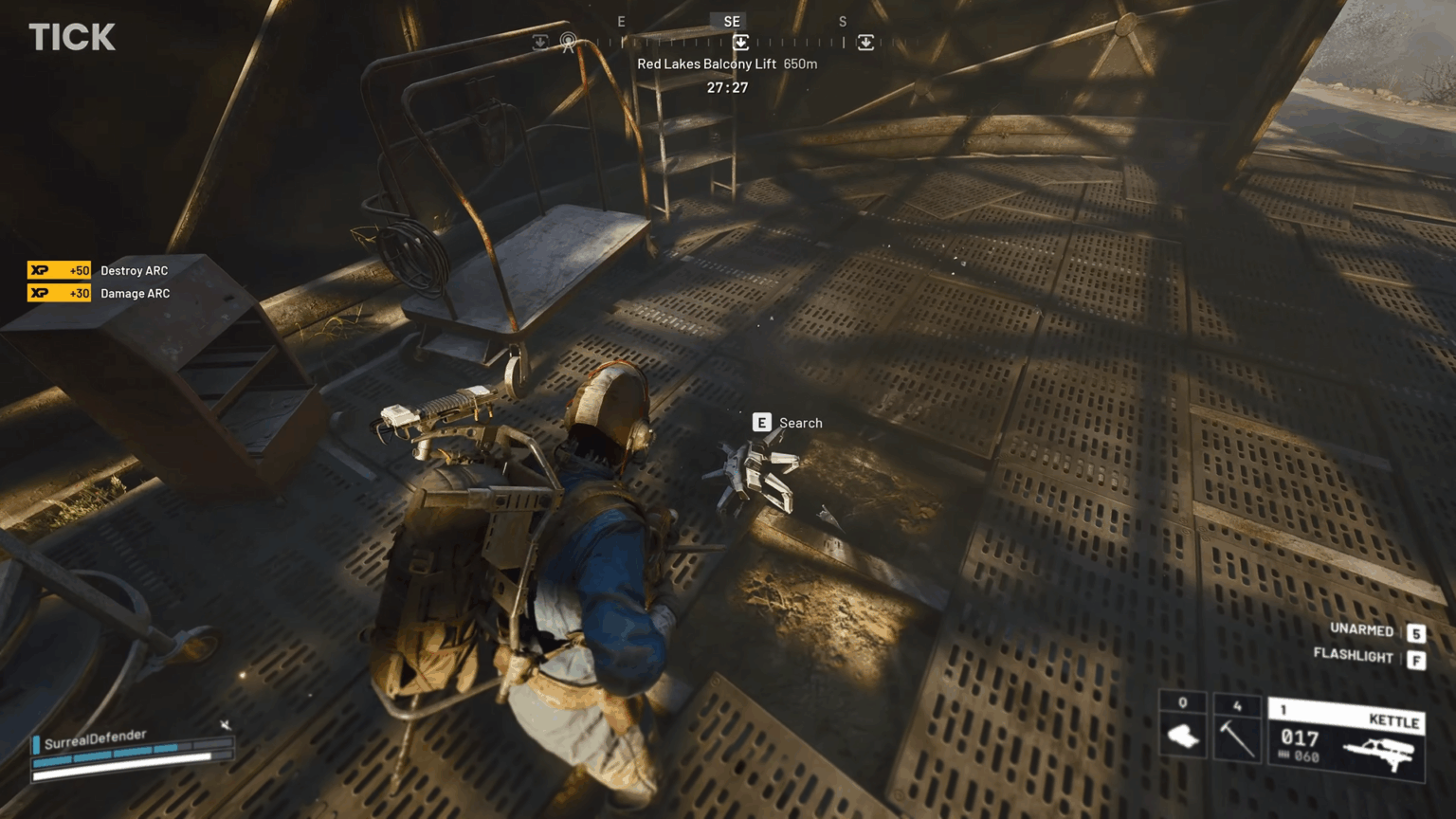This screenshot has width=1456, height=819.
Task: Click the XP badge next to Damage ARC
Action: tap(59, 293)
